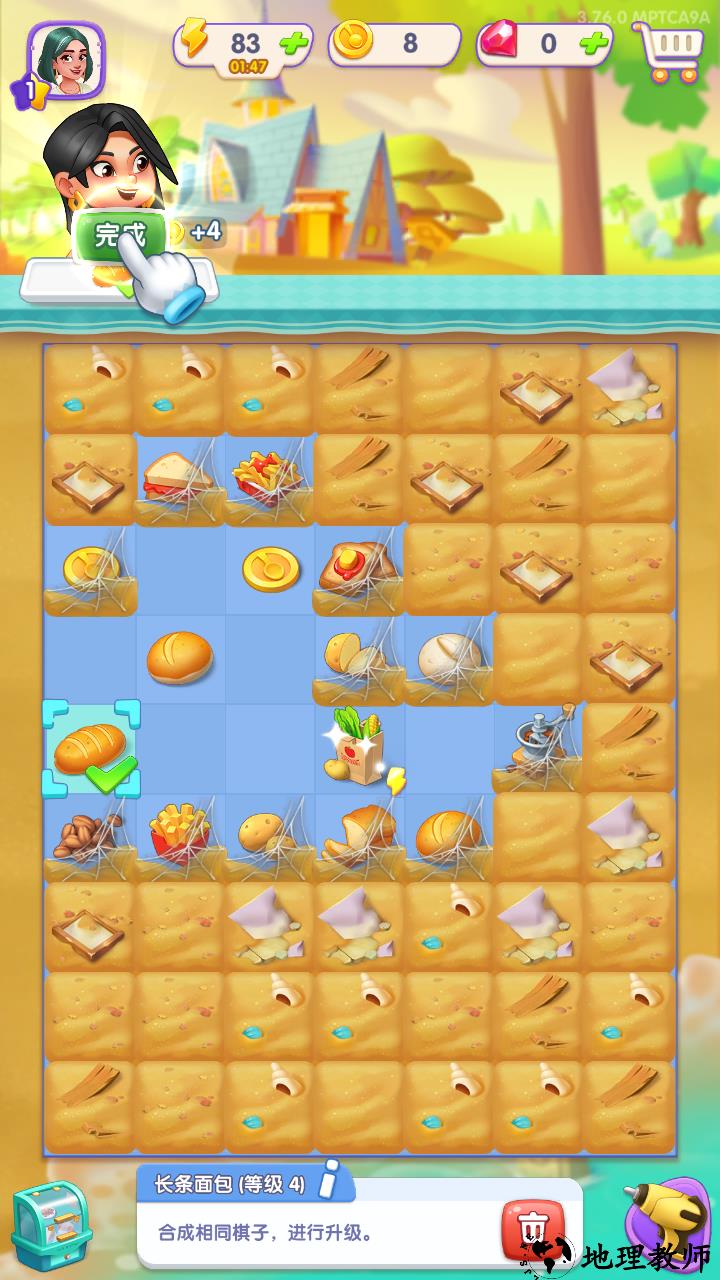Select the cobwebbed sandwich tile
Screen dimensions: 720x1280
[x=178, y=478]
